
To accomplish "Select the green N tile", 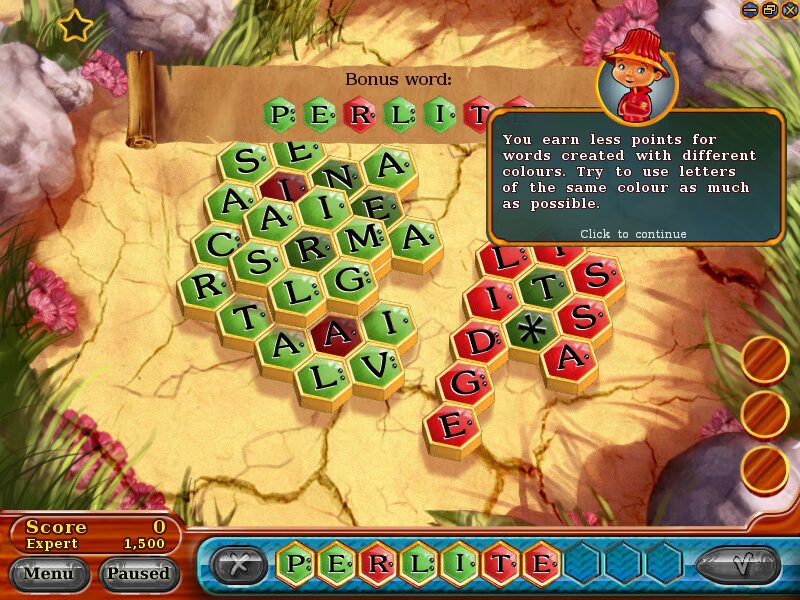I will click(x=339, y=176).
